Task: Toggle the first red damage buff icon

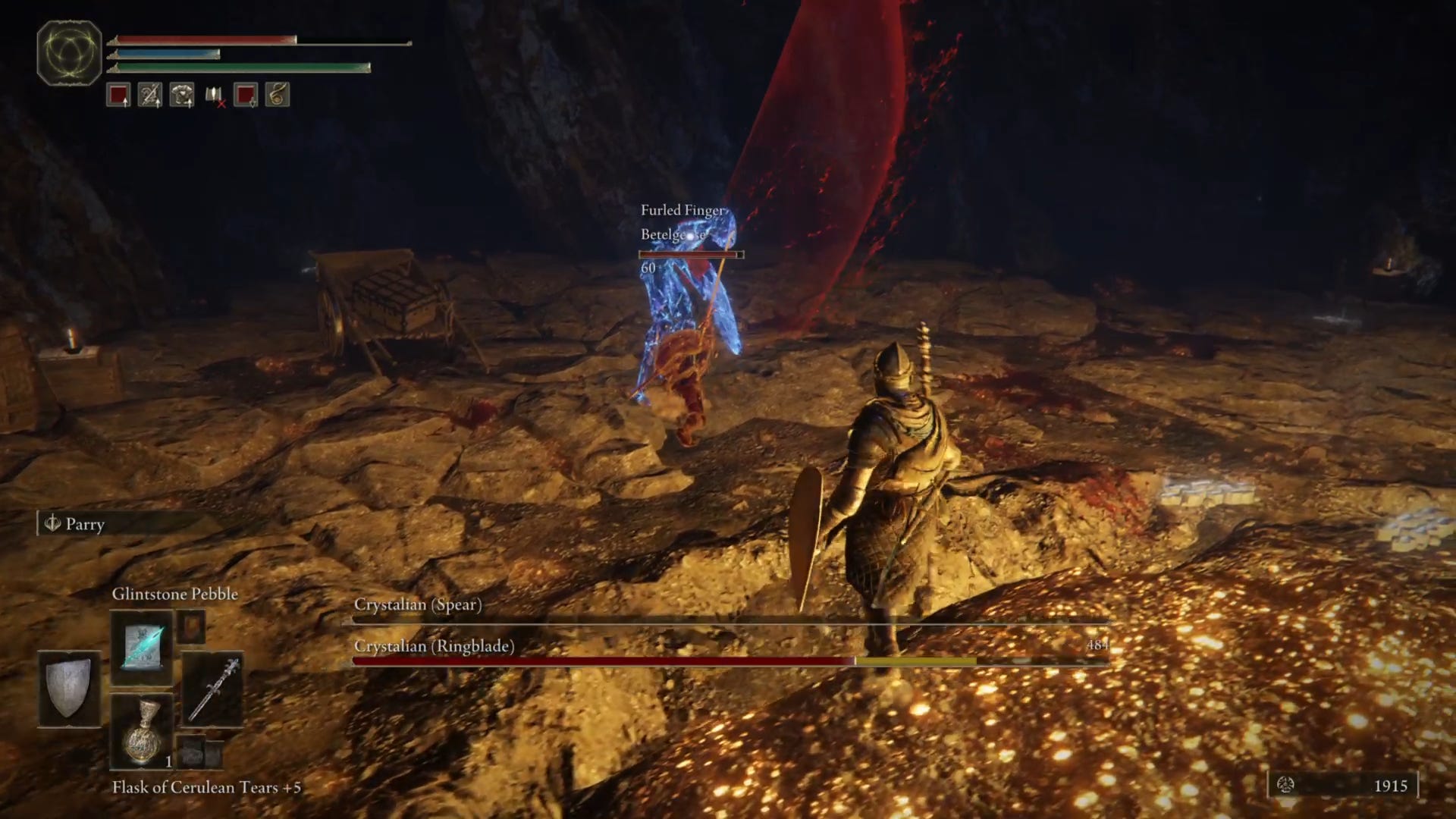Action: click(x=118, y=95)
